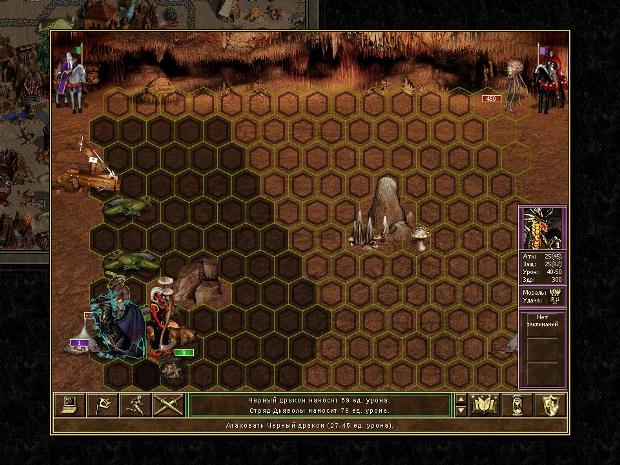Viewport: 620px width, 465px height.
Task: Defend with the shield button
Action: tap(551, 405)
